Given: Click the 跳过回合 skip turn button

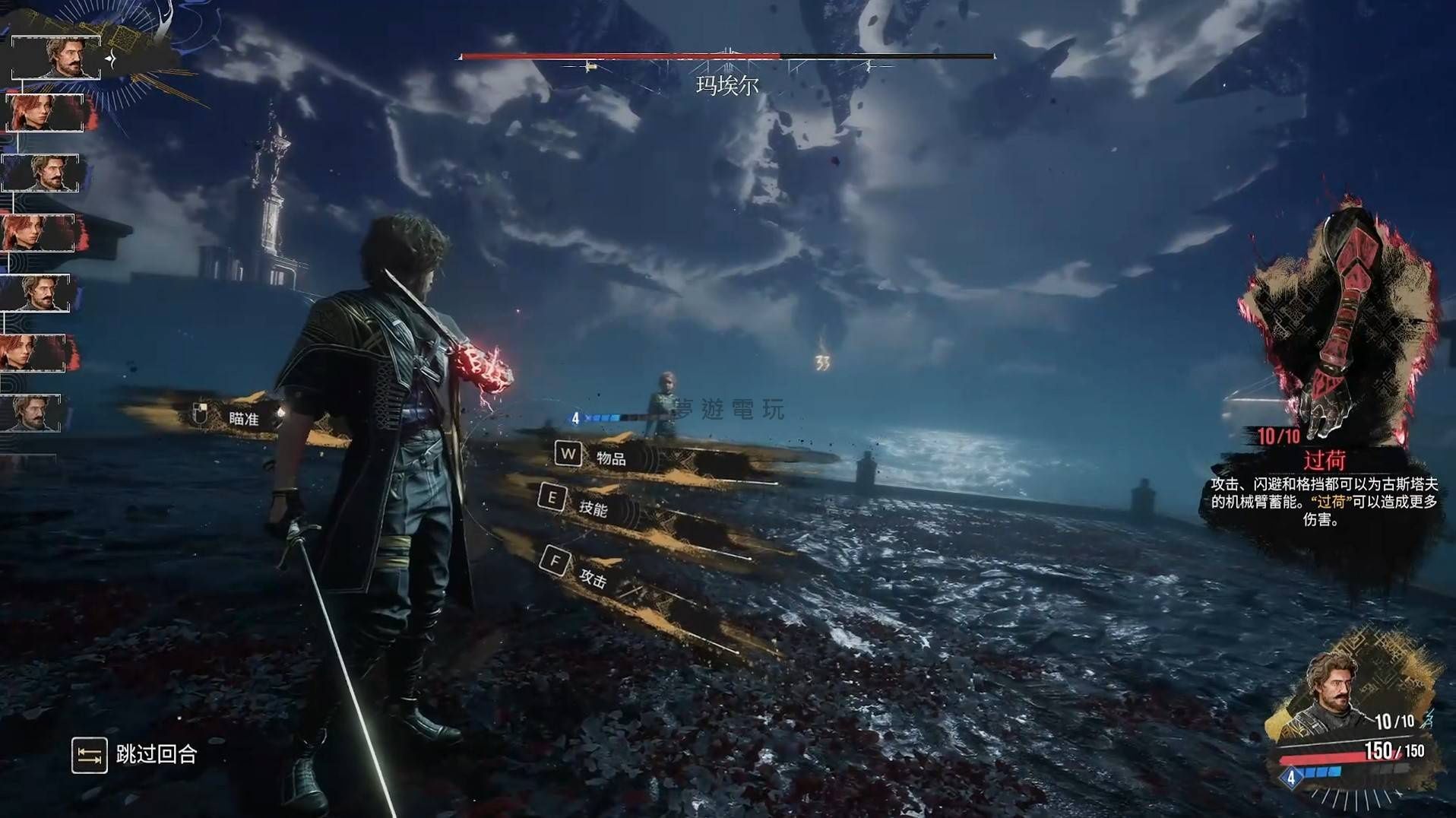Looking at the screenshot, I should [135, 755].
